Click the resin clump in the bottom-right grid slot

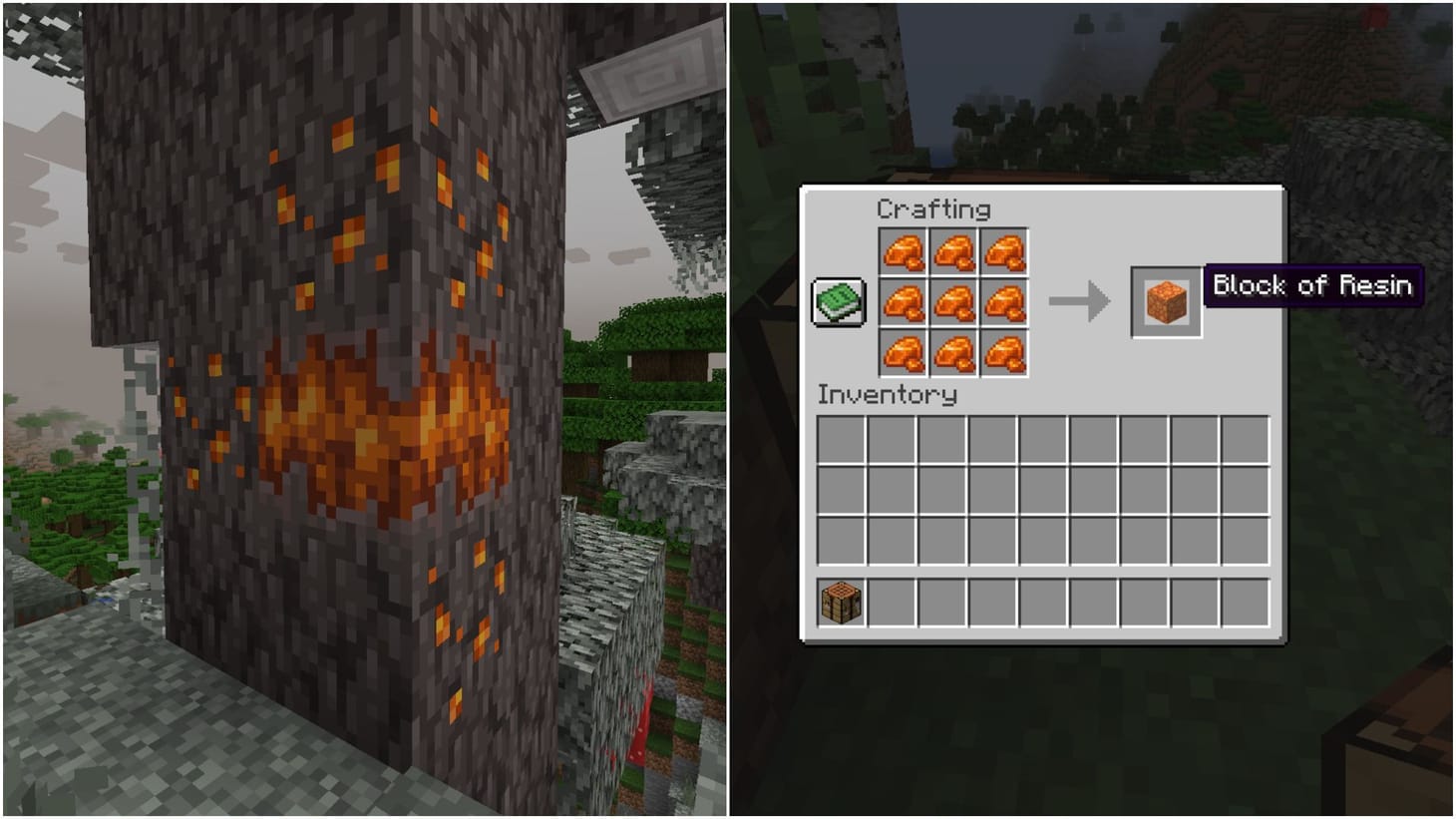point(1005,354)
